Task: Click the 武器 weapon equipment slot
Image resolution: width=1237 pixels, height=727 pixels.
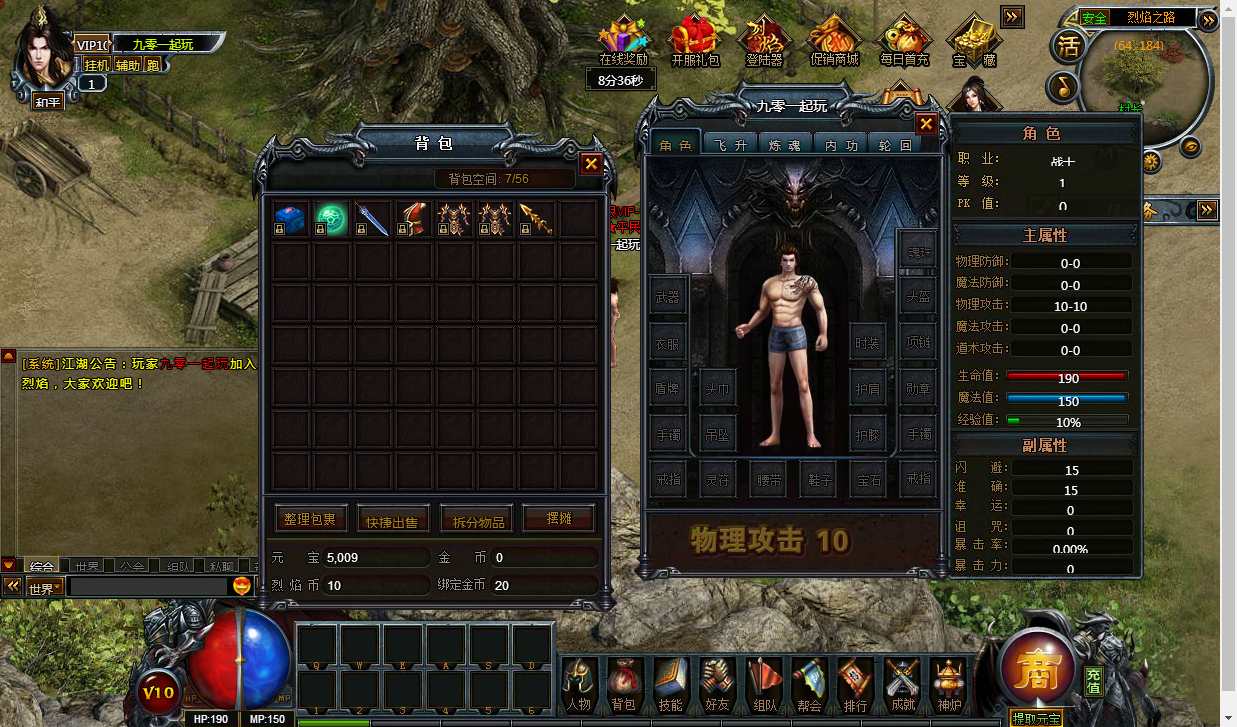Action: (667, 297)
